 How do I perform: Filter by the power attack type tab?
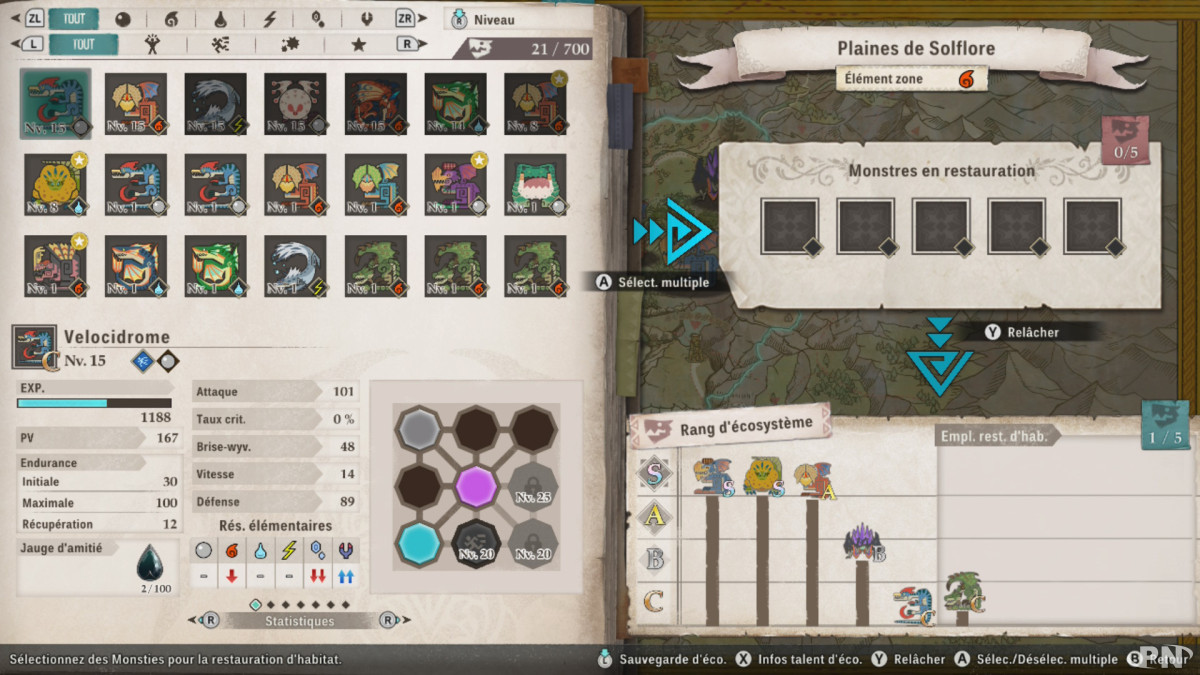point(152,44)
